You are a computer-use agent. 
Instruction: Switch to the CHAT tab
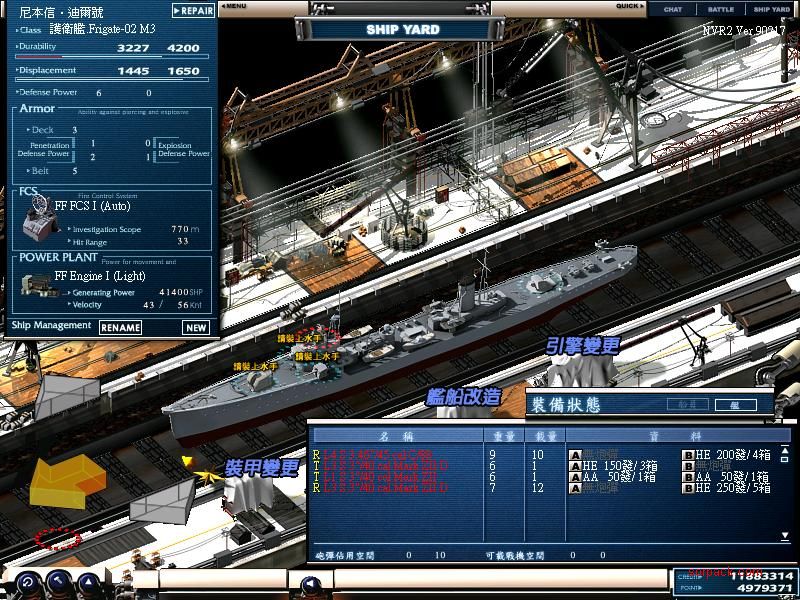coord(673,9)
